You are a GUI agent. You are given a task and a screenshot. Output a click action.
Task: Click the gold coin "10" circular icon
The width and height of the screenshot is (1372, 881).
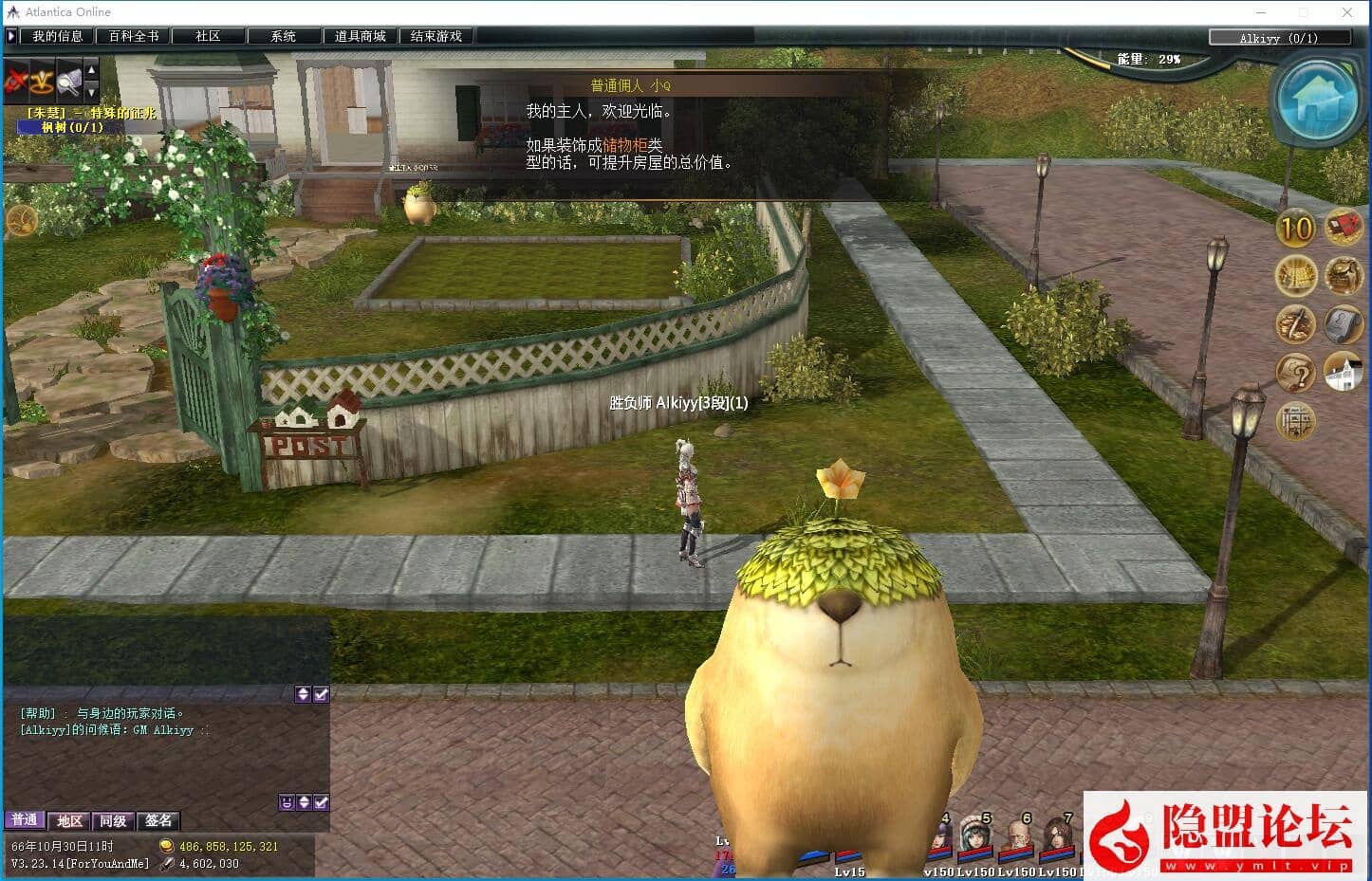coord(1296,228)
